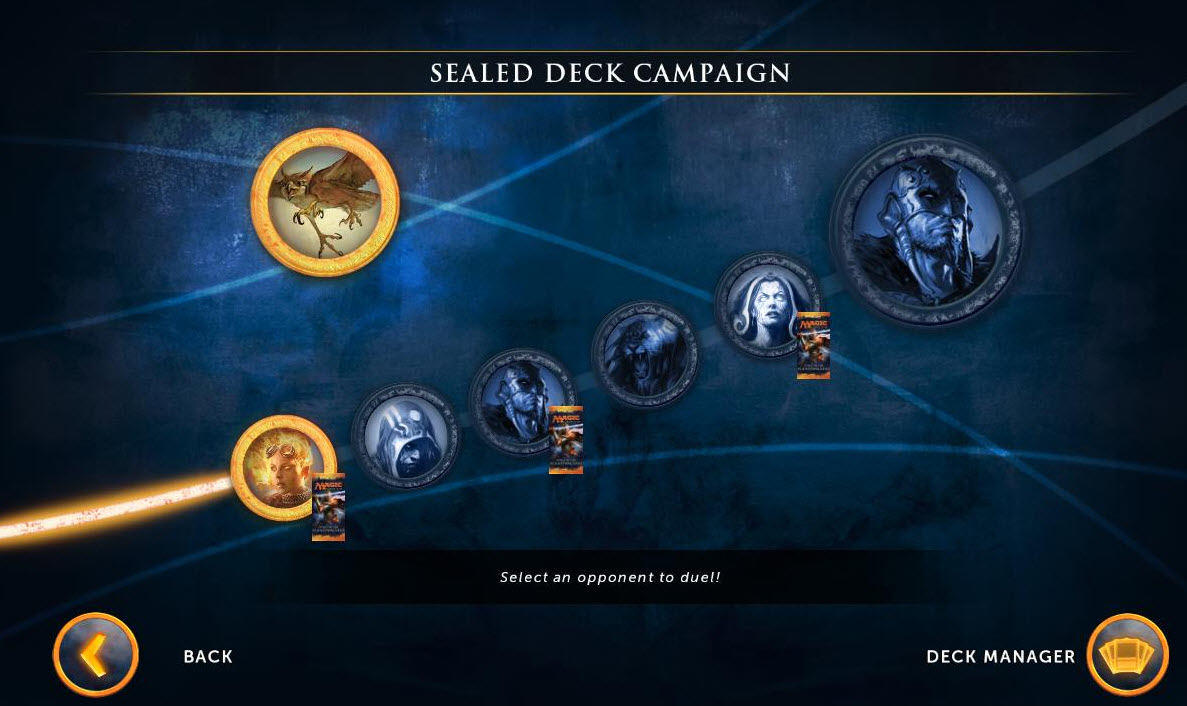This screenshot has width=1187, height=706.
Task: Open the Deck Manager
Action: coord(1127,655)
